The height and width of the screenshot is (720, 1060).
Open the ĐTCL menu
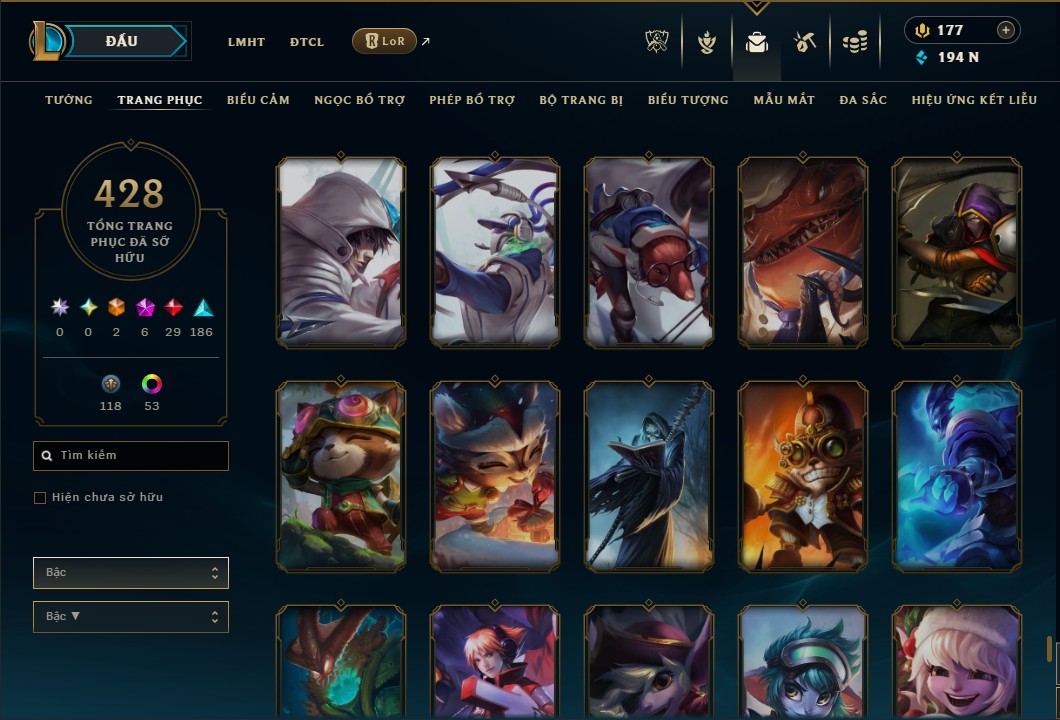click(x=307, y=42)
